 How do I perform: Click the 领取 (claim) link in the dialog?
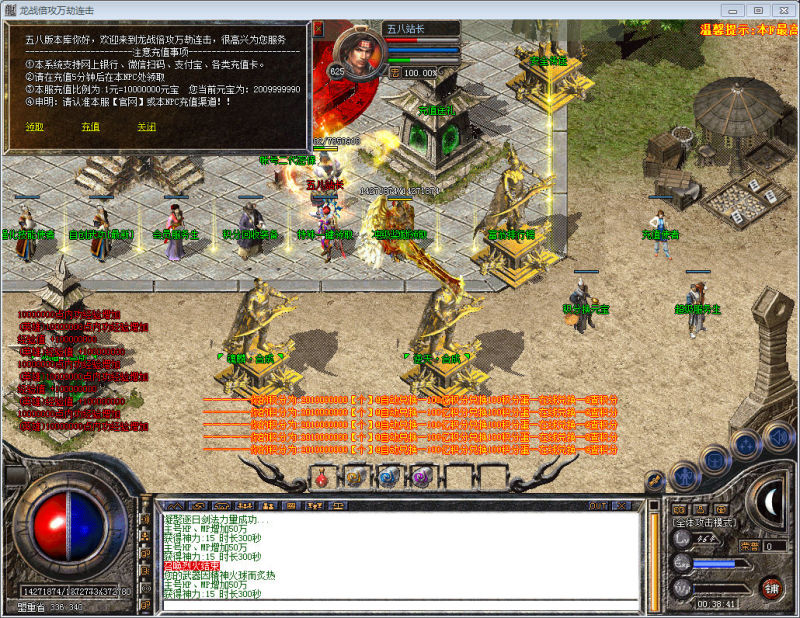coord(34,127)
